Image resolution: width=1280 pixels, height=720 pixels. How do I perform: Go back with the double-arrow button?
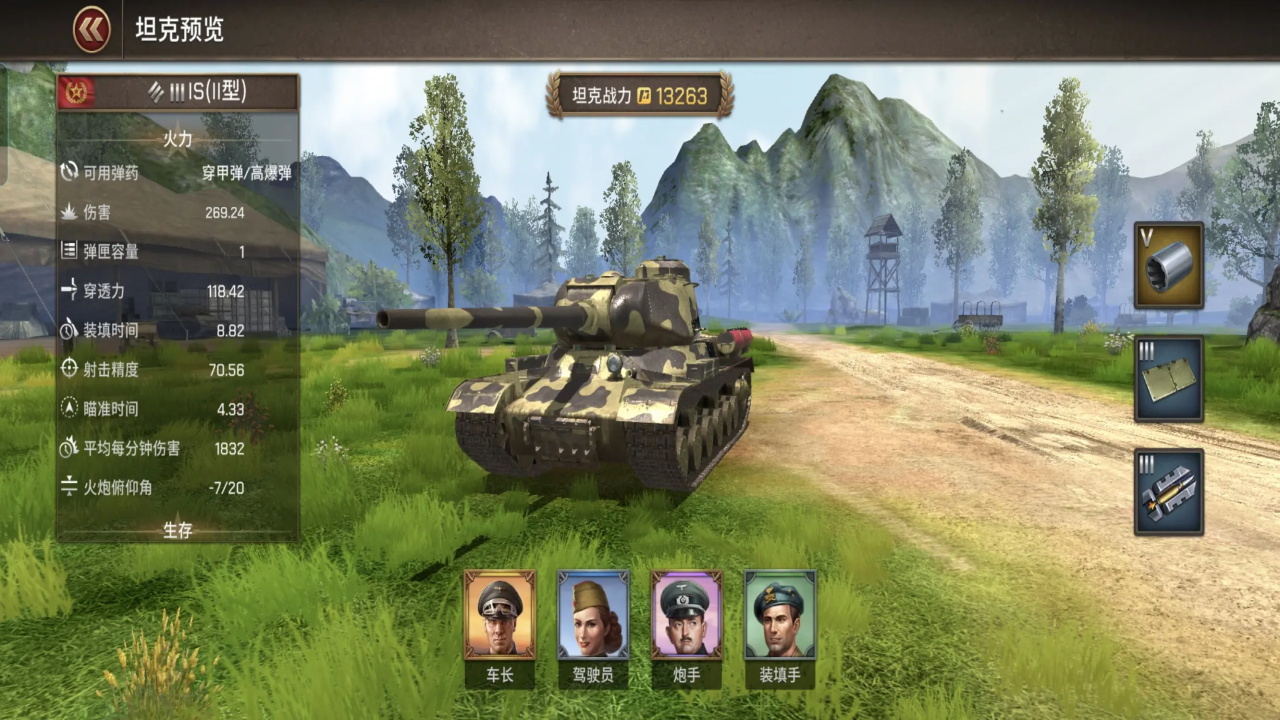[x=91, y=30]
